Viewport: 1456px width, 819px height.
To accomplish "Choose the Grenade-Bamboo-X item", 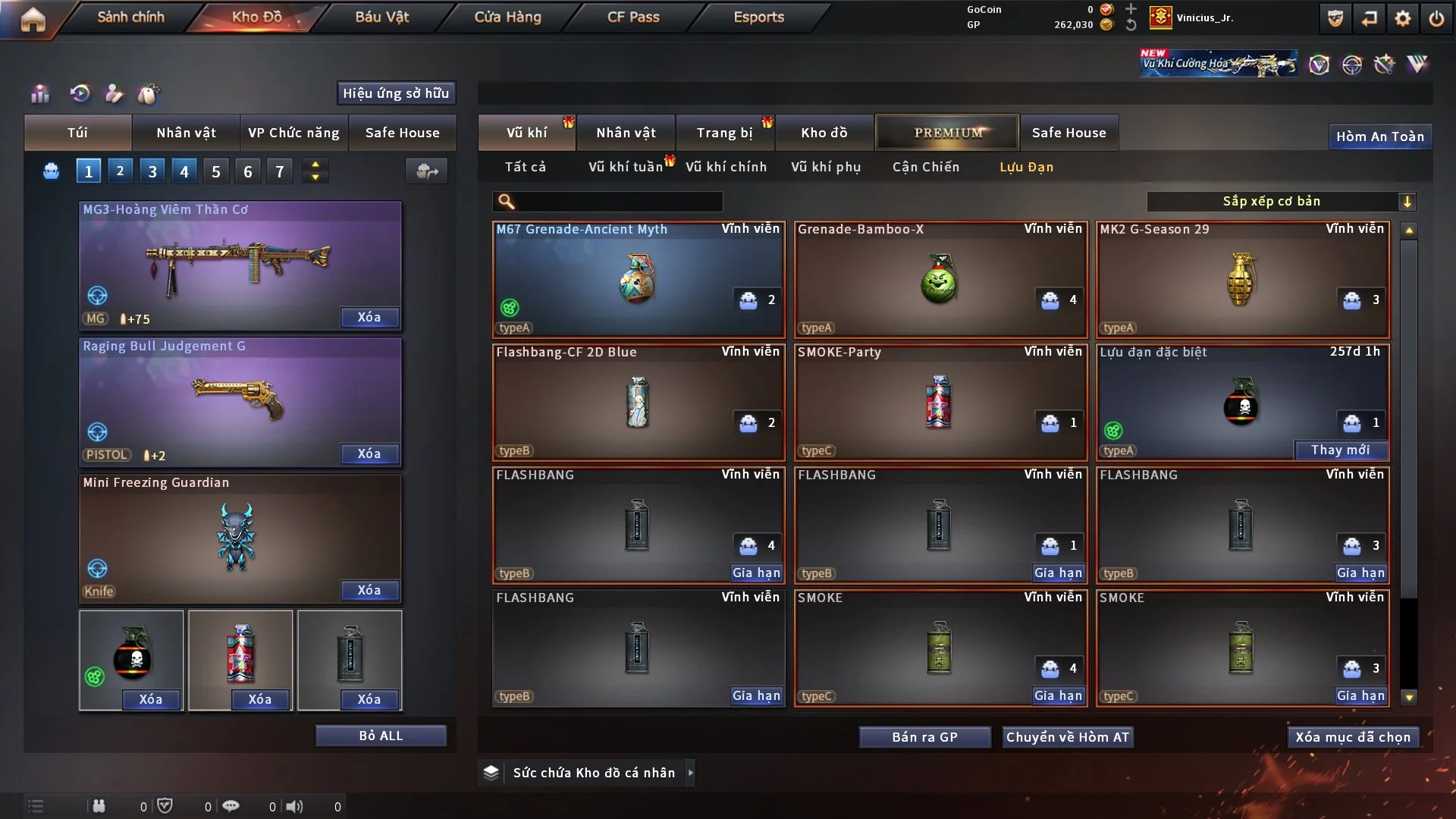I will tap(940, 279).
